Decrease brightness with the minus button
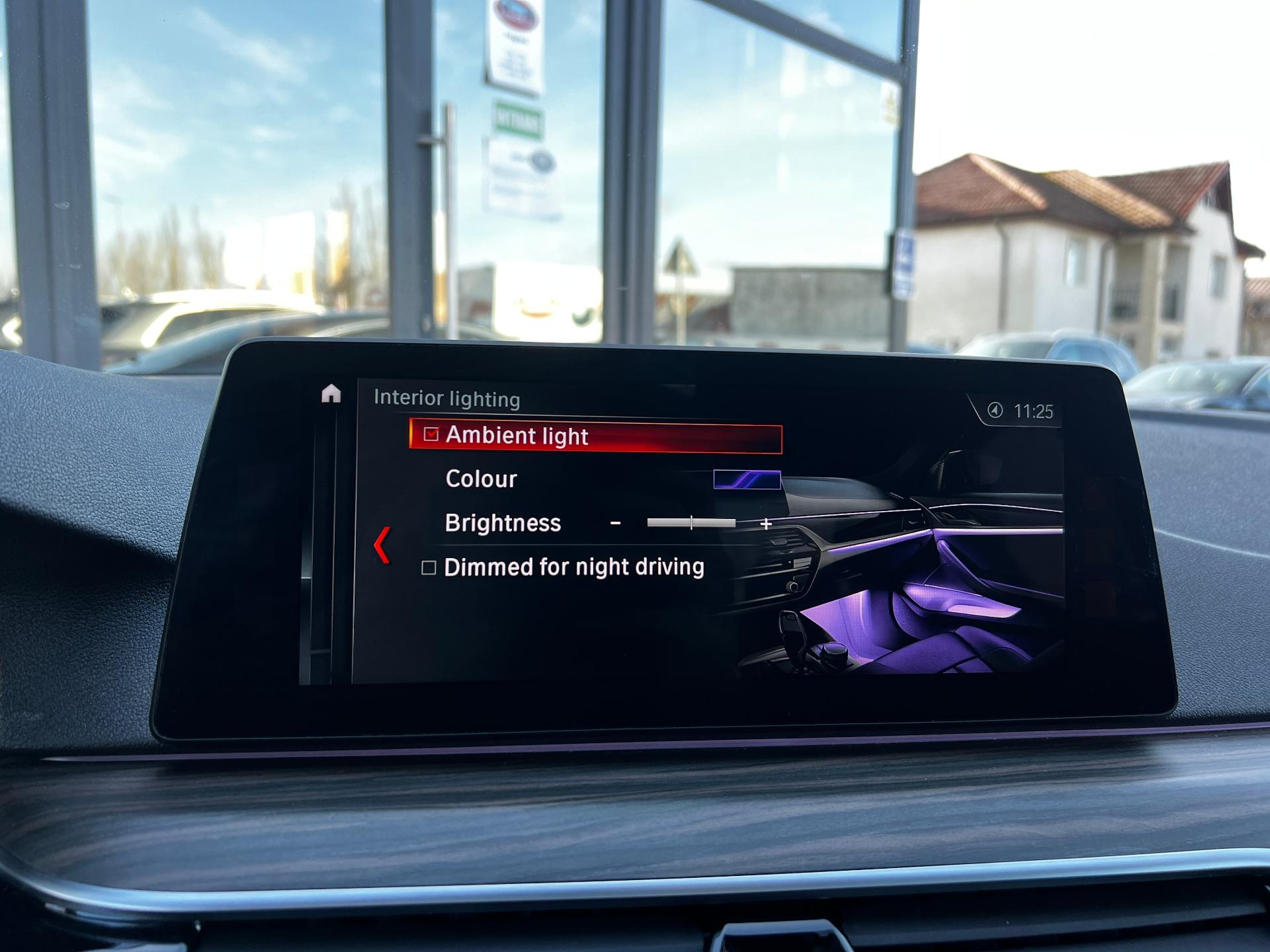Image resolution: width=1270 pixels, height=952 pixels. (615, 523)
